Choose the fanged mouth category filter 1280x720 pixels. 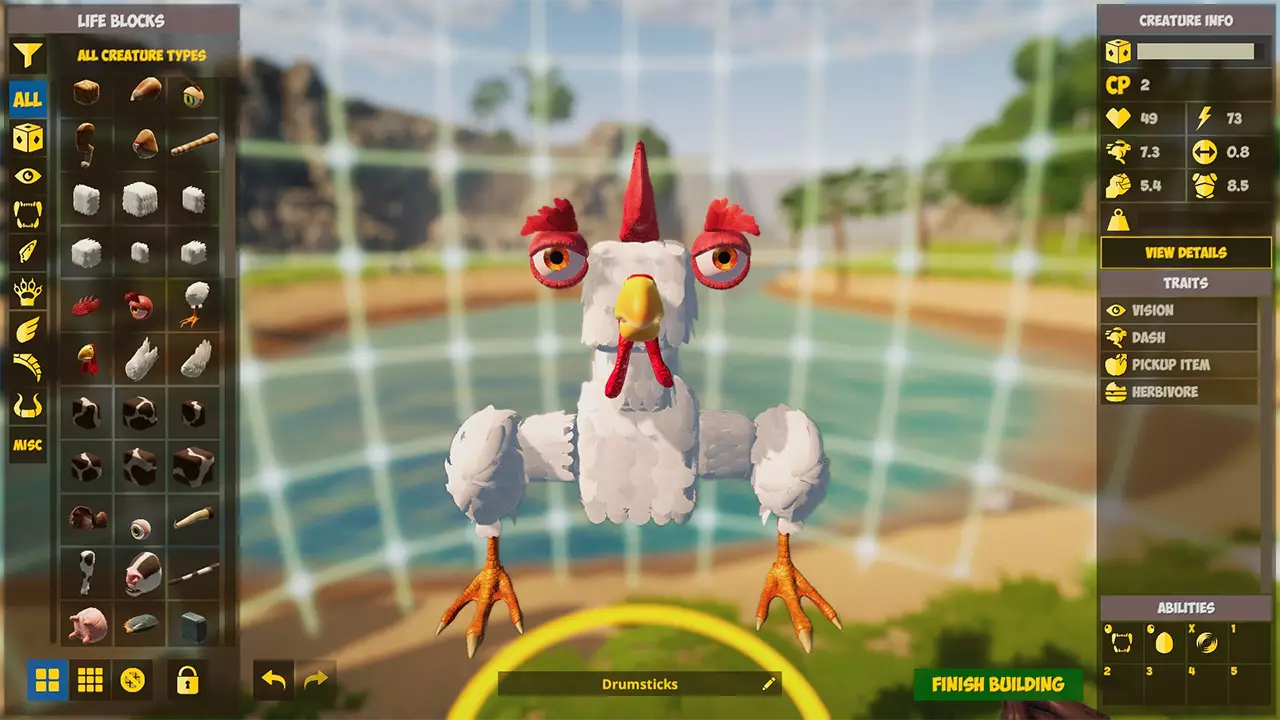coord(27,214)
